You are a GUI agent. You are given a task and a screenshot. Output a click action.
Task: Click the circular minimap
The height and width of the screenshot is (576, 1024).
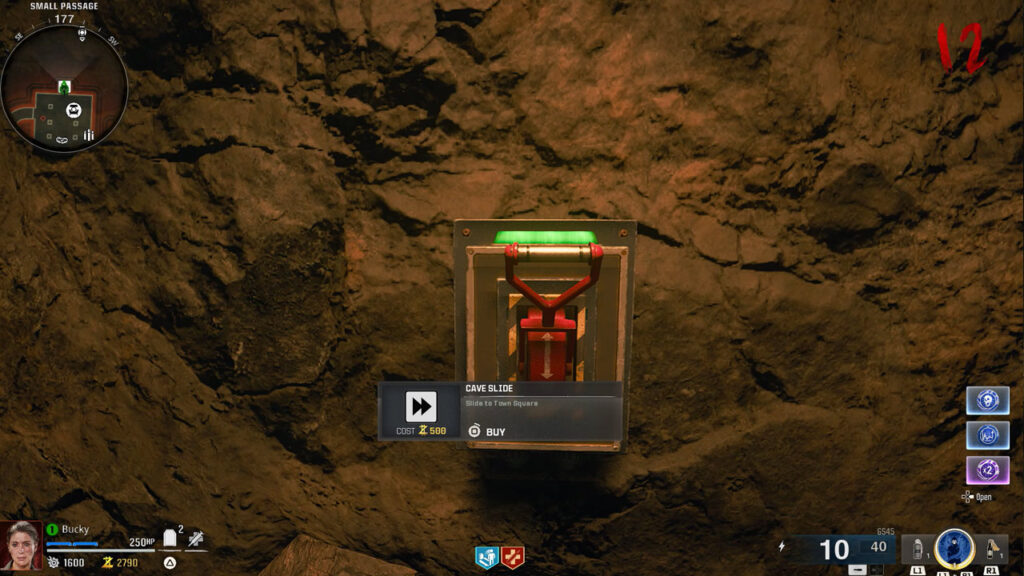64,89
